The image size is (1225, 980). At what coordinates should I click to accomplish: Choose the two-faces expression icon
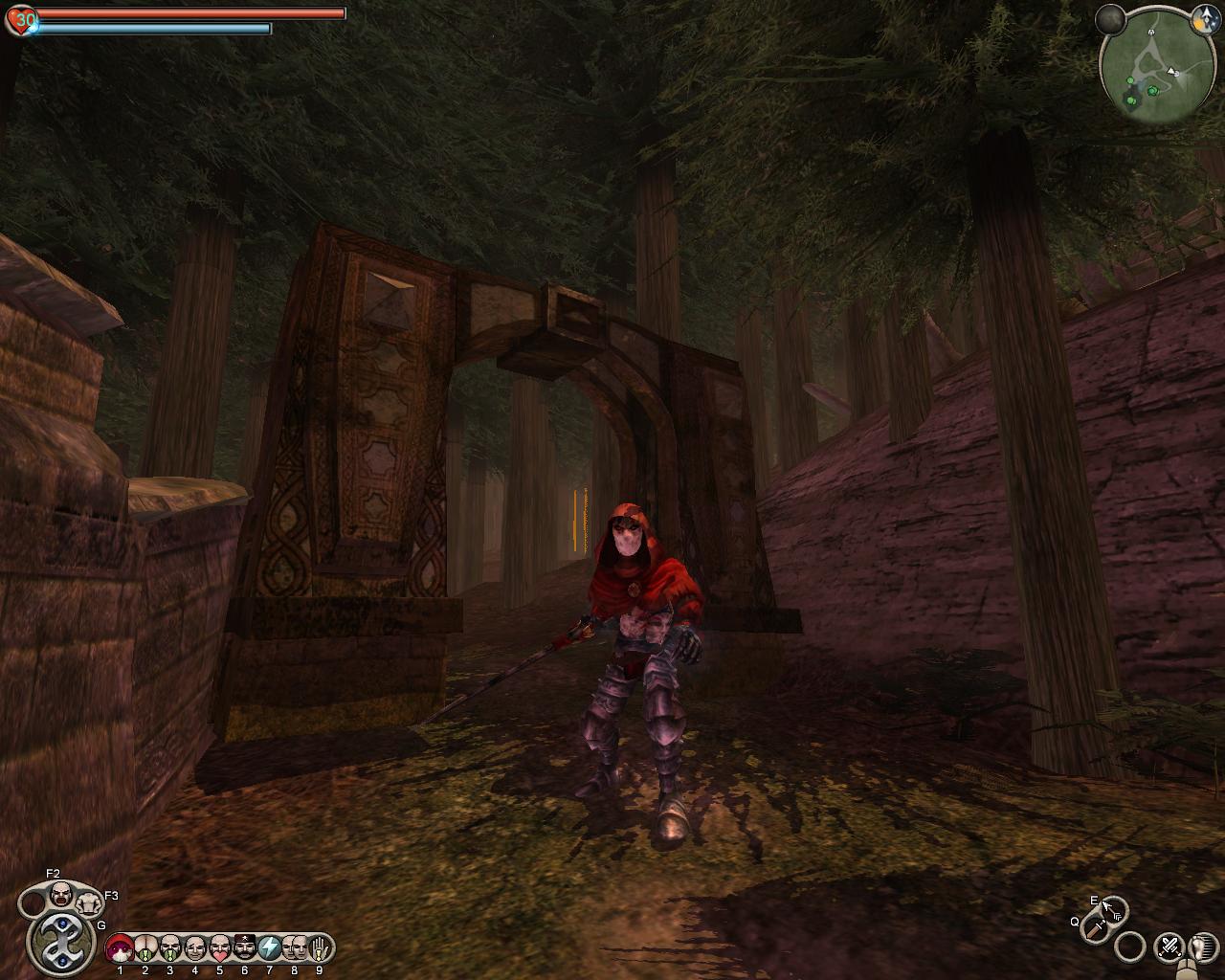(x=295, y=947)
